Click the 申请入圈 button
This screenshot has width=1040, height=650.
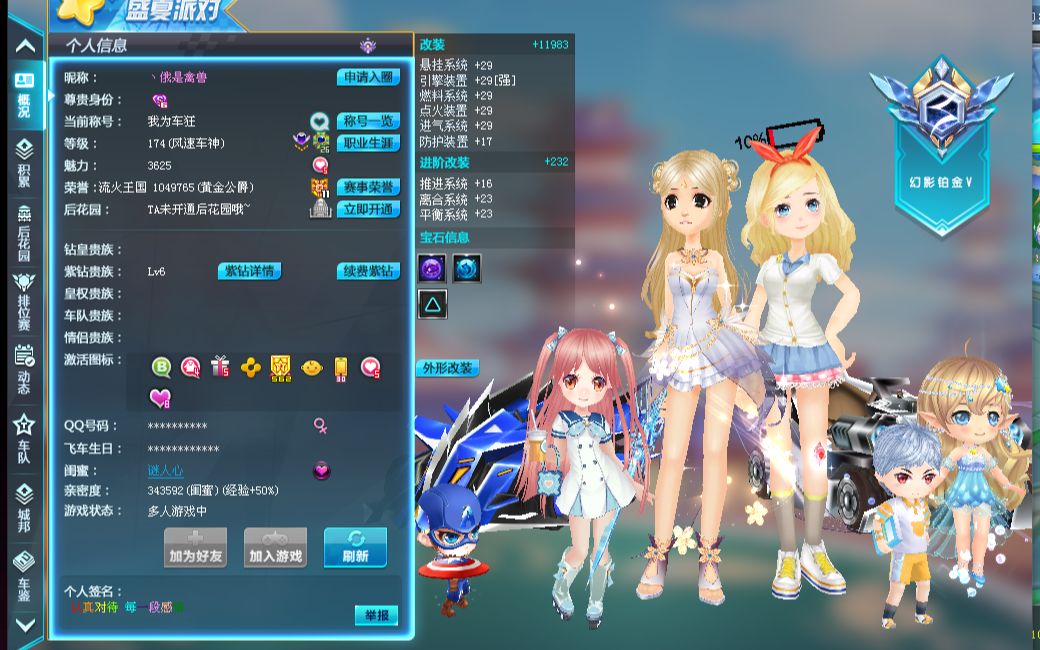pos(368,77)
